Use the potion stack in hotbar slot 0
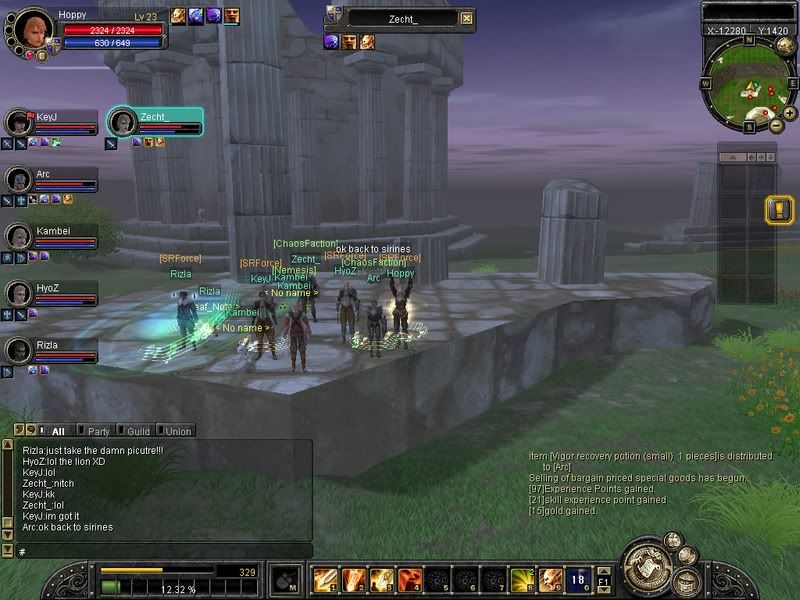The width and height of the screenshot is (800, 600). [x=579, y=579]
